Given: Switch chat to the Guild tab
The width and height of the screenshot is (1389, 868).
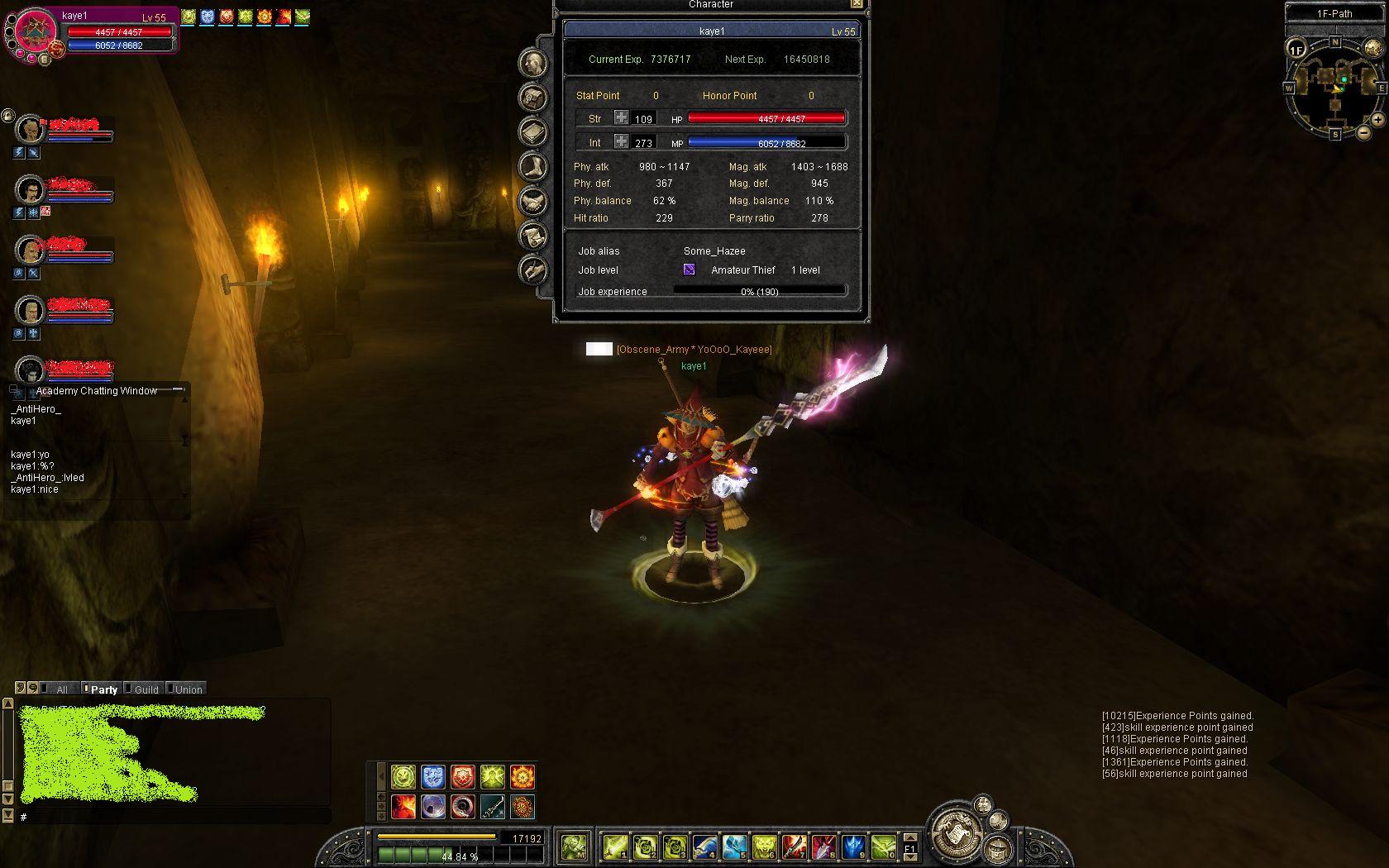Looking at the screenshot, I should click(146, 689).
